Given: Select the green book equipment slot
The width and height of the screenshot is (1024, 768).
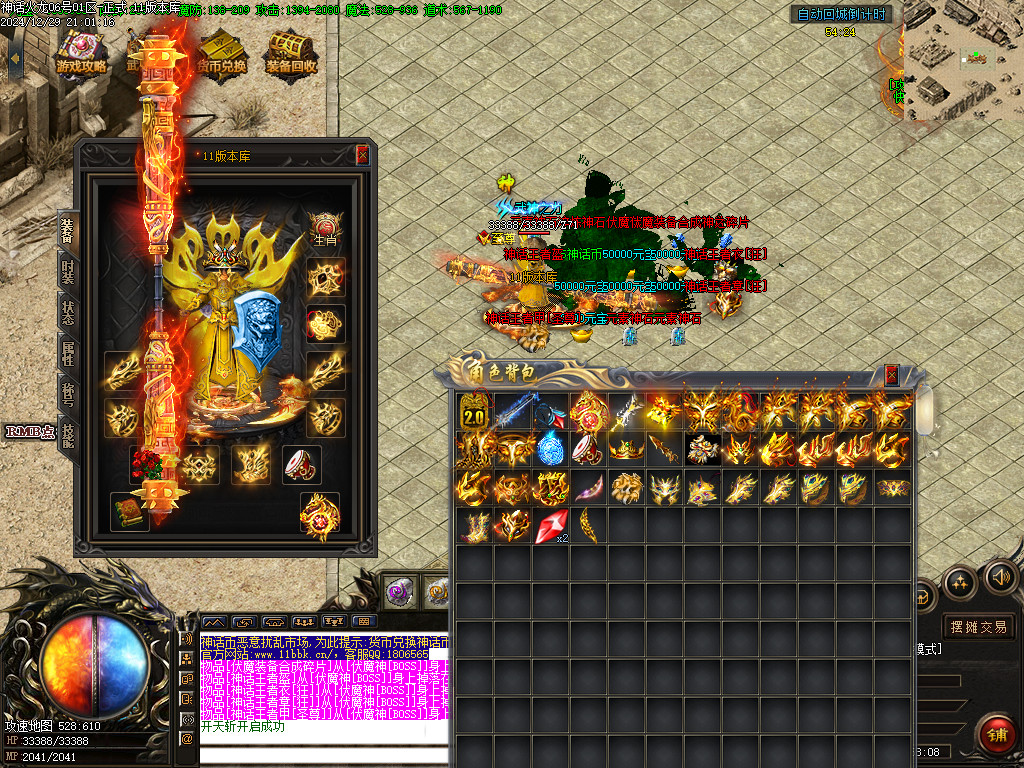Looking at the screenshot, I should pos(130,510).
